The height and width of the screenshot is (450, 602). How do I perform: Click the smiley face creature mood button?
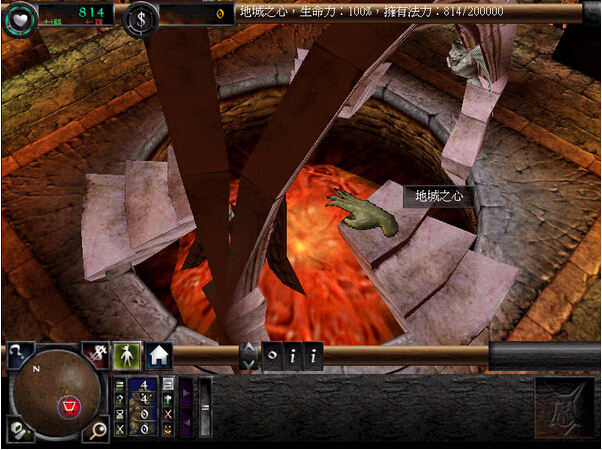pos(168,429)
